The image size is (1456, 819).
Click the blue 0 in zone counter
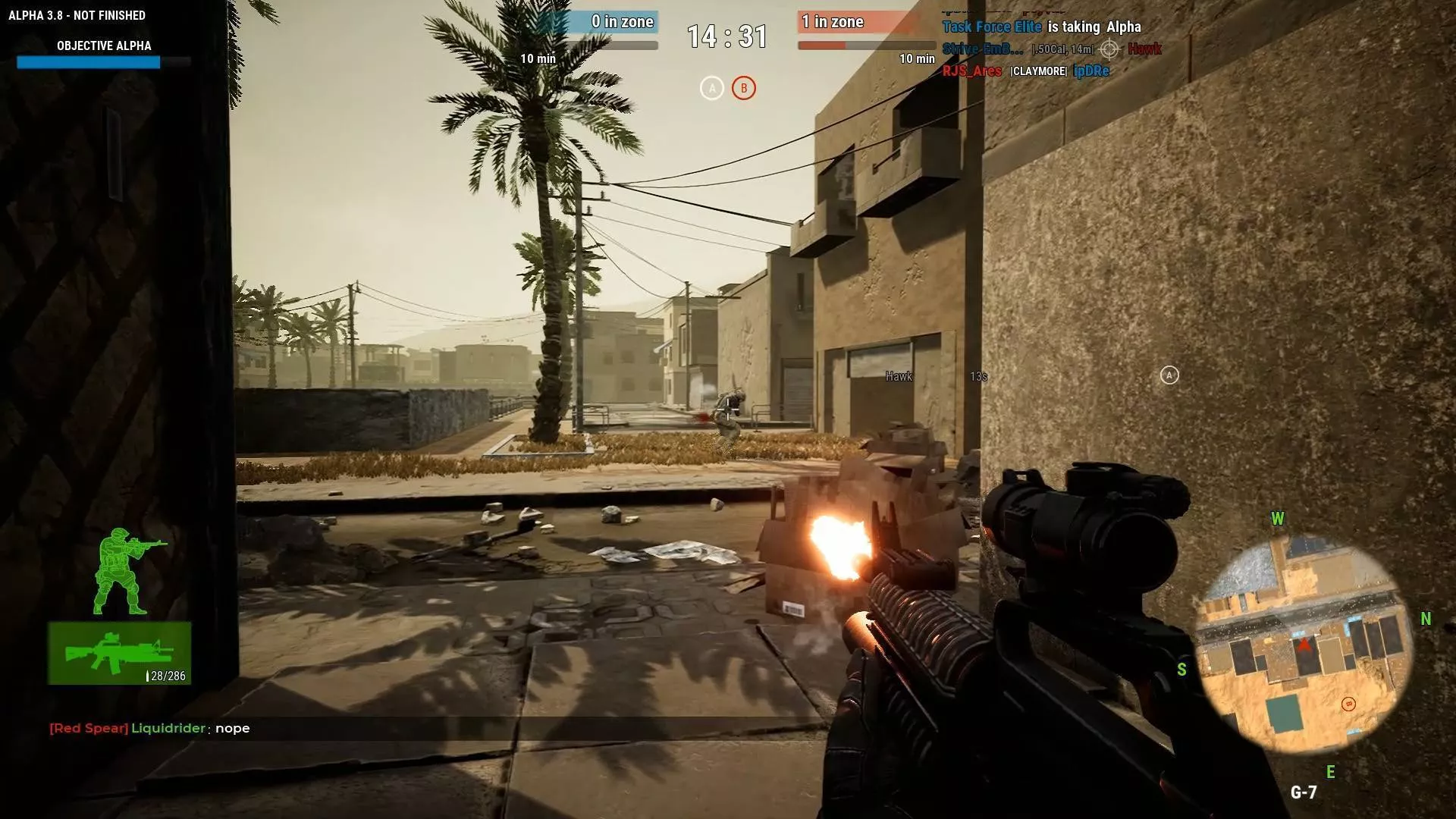pyautogui.click(x=622, y=22)
